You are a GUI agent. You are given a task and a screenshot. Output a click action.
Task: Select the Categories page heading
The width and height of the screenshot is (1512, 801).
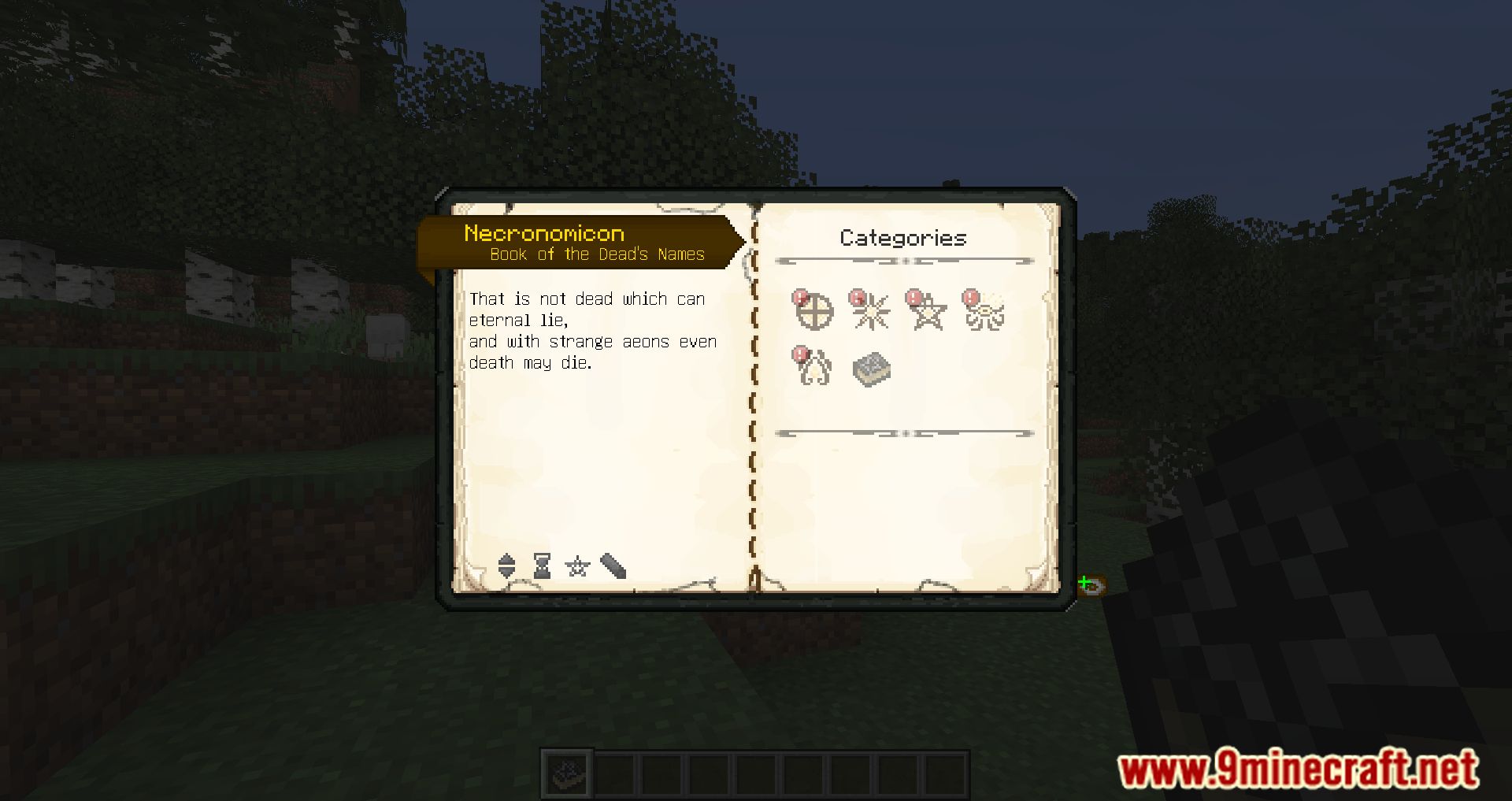[x=902, y=238]
